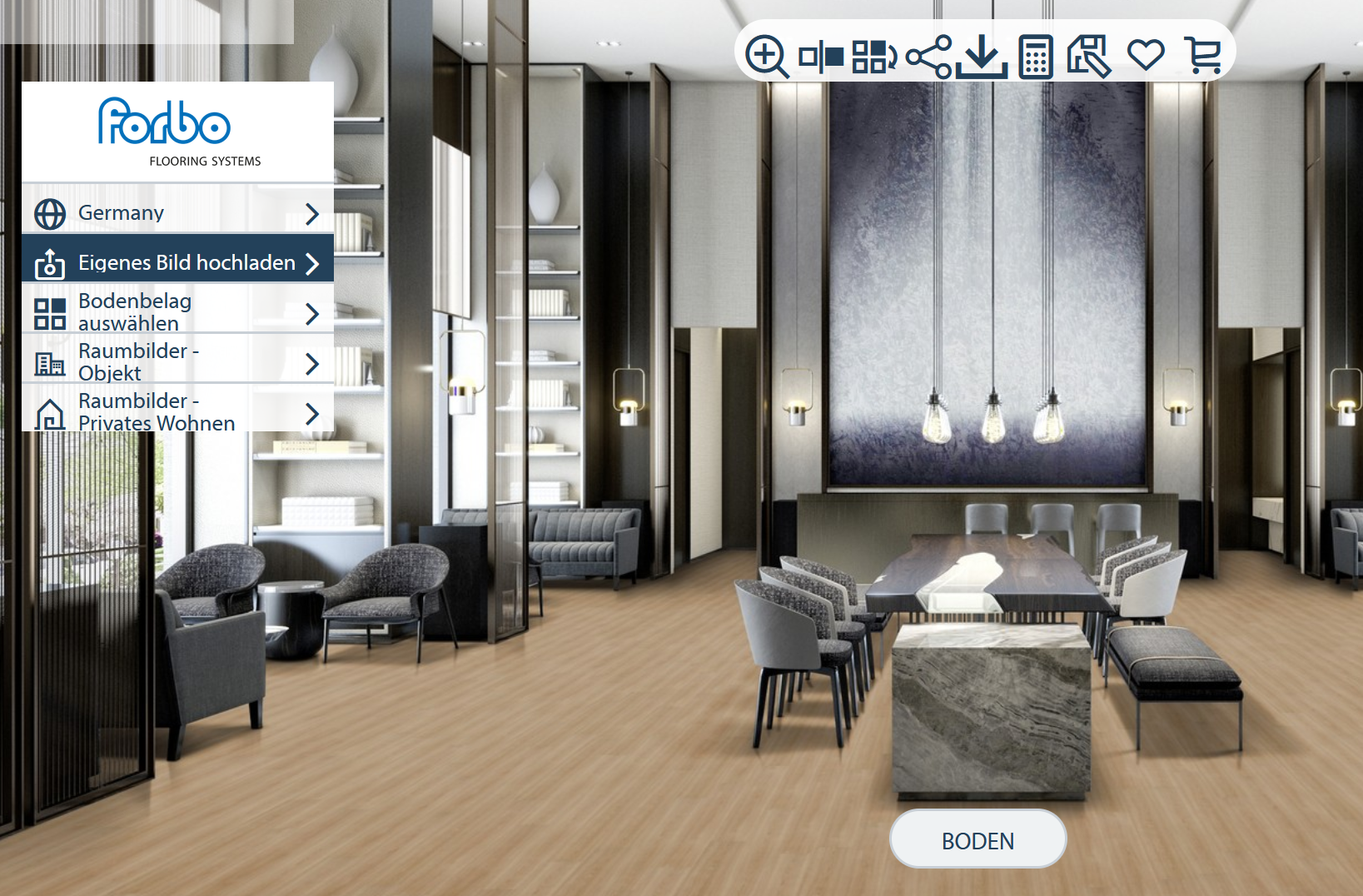Open the shopping cart

pos(1202,57)
